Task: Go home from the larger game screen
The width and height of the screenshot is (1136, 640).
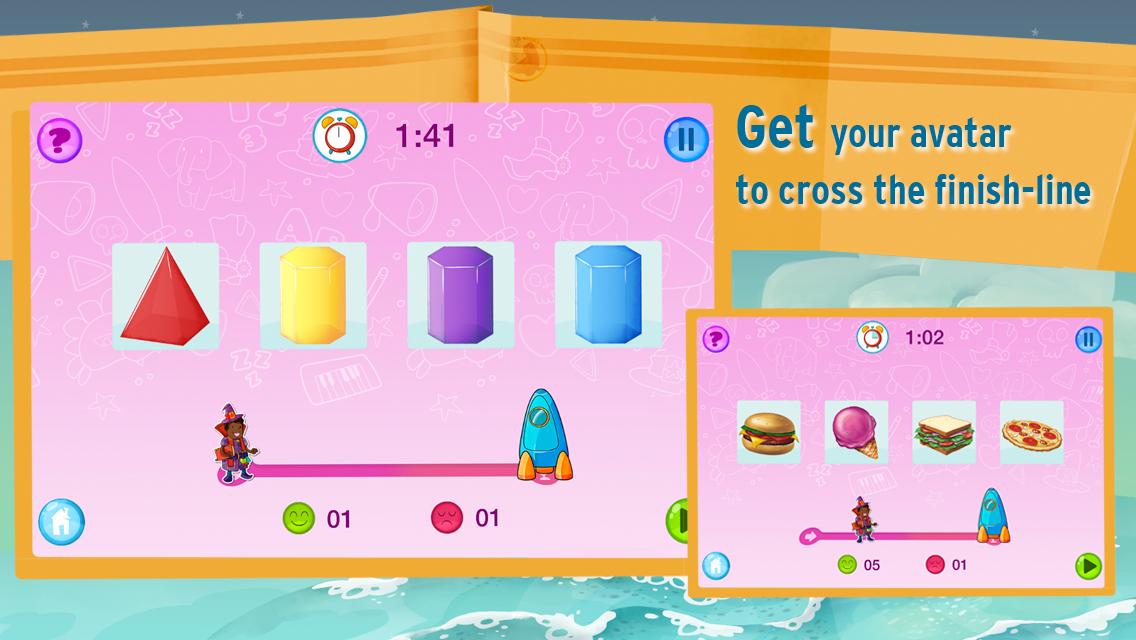Action: click(61, 521)
